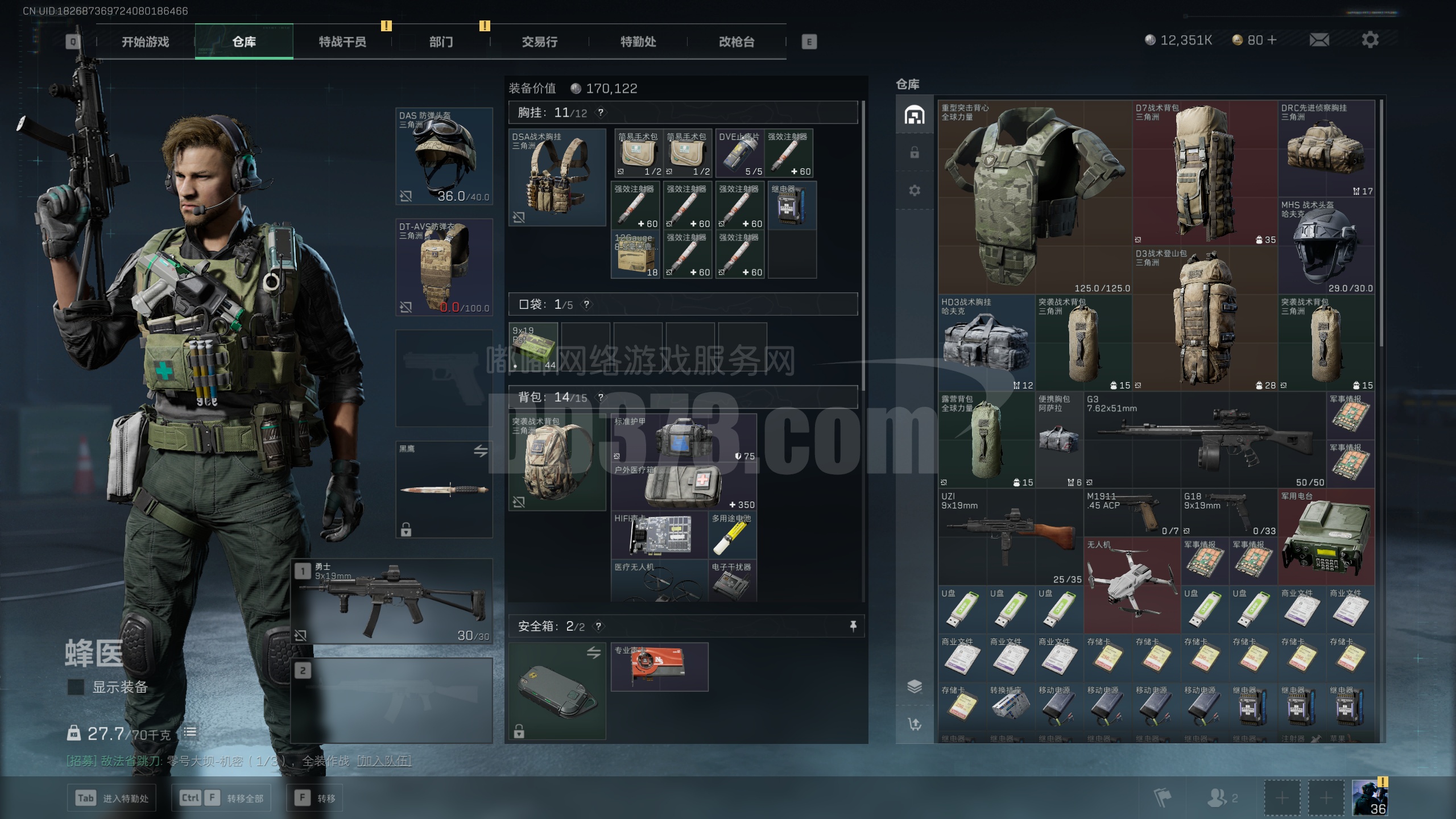Click the 转移全部 button

(x=221, y=798)
